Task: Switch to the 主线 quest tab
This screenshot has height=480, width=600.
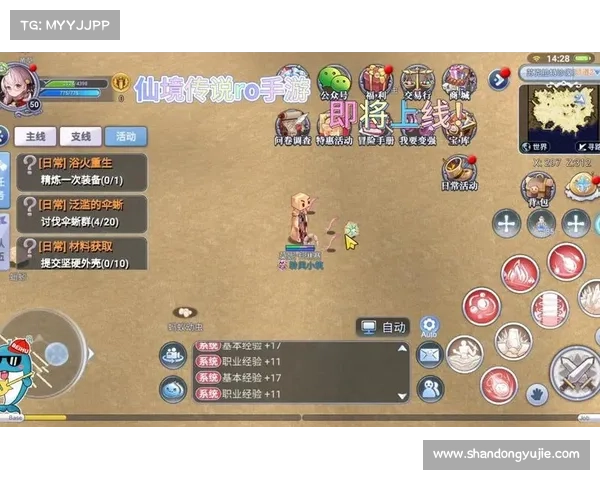Action: (36, 137)
